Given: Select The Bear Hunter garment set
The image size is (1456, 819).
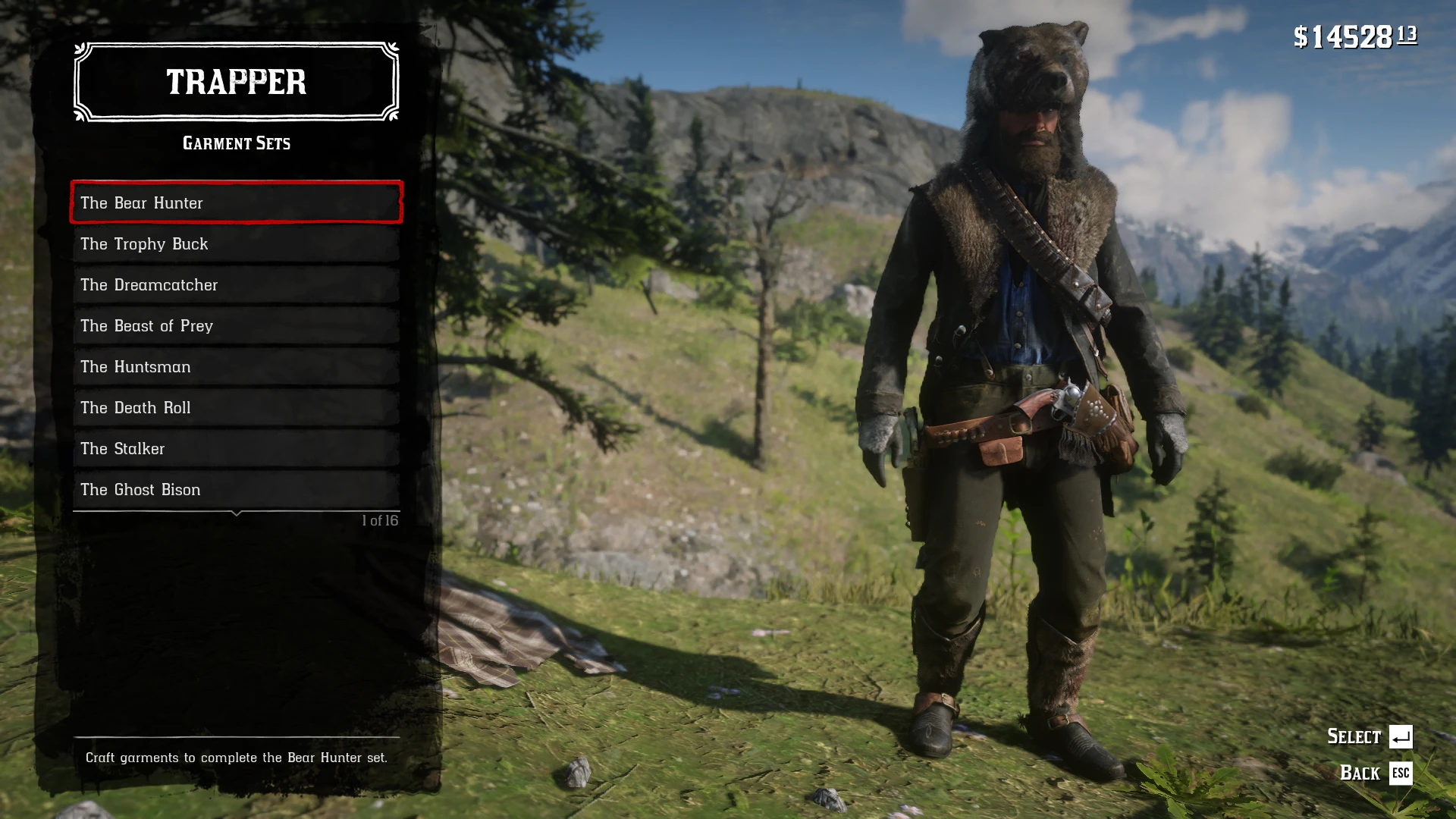Looking at the screenshot, I should click(x=236, y=202).
